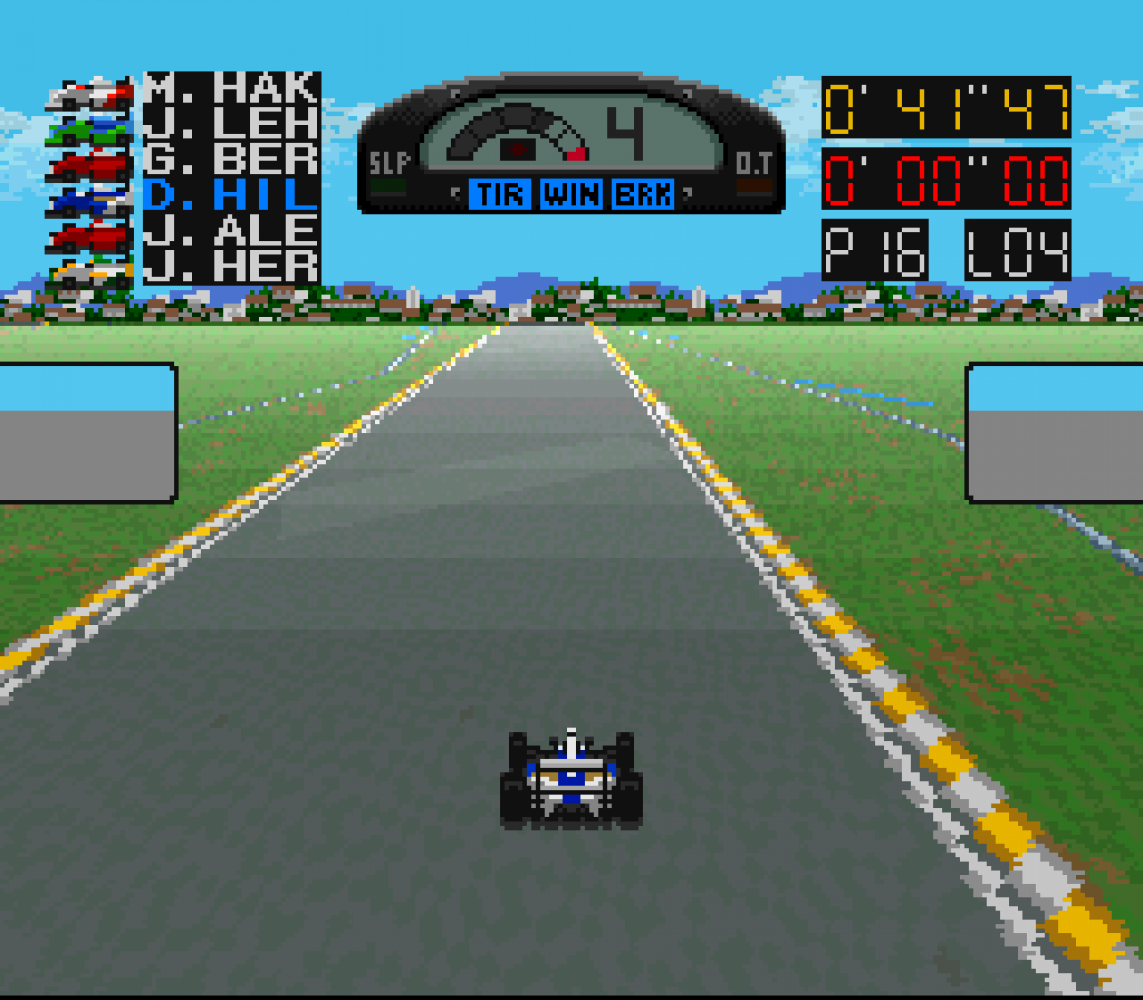
Task: Select J. ALE in the standings list
Action: [x=230, y=231]
